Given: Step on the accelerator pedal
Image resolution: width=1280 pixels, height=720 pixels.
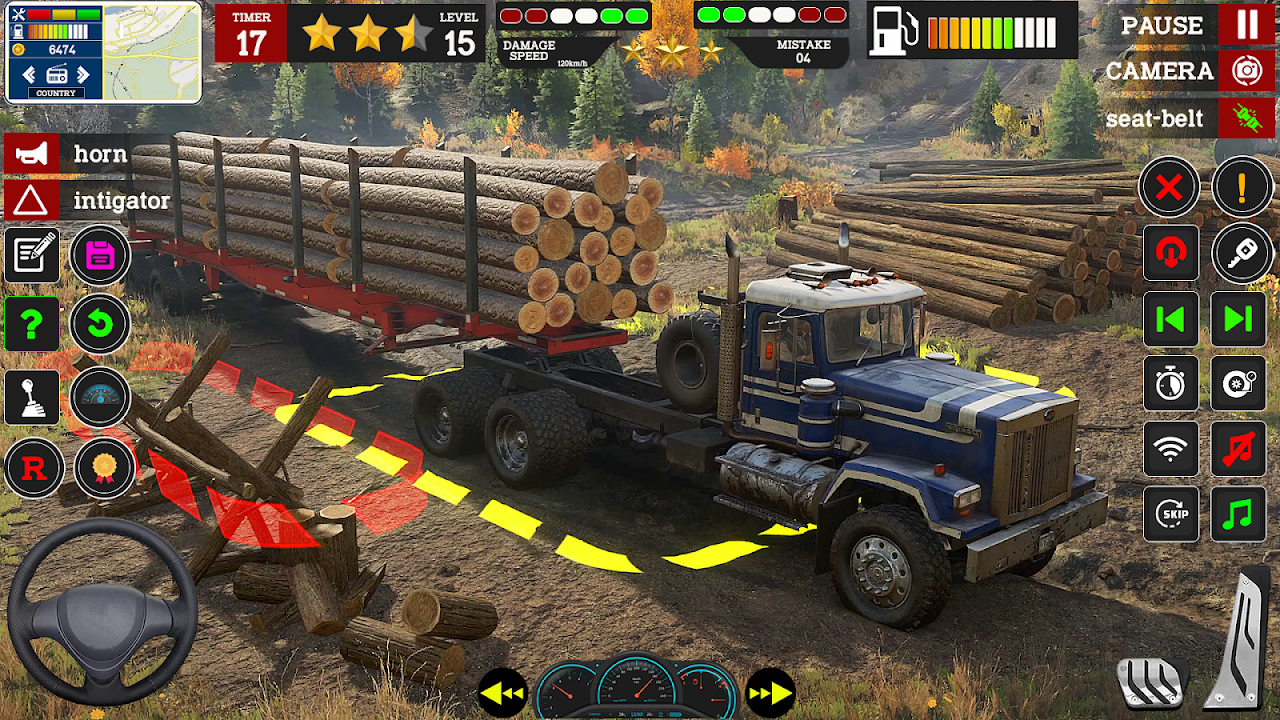Looking at the screenshot, I should point(1240,640).
